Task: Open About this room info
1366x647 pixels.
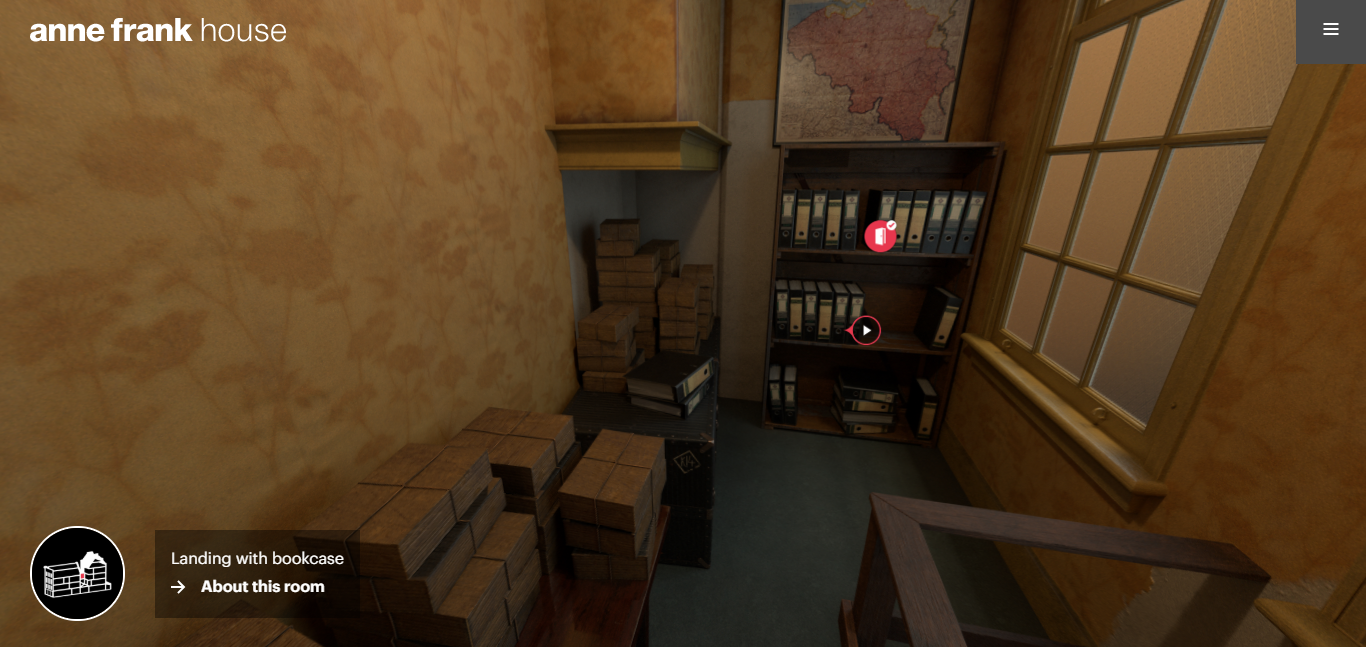Action: point(261,587)
